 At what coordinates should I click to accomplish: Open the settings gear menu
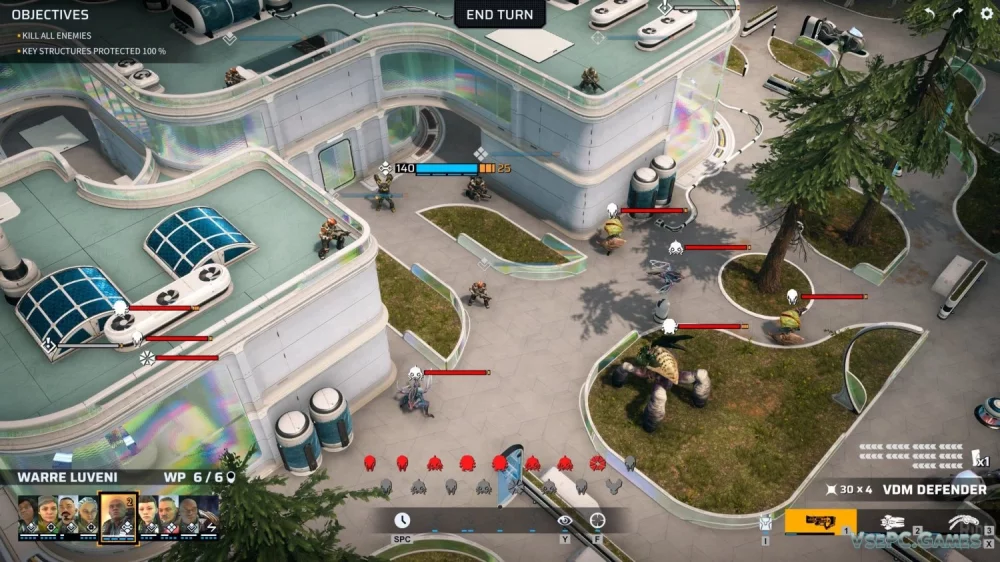click(x=986, y=14)
